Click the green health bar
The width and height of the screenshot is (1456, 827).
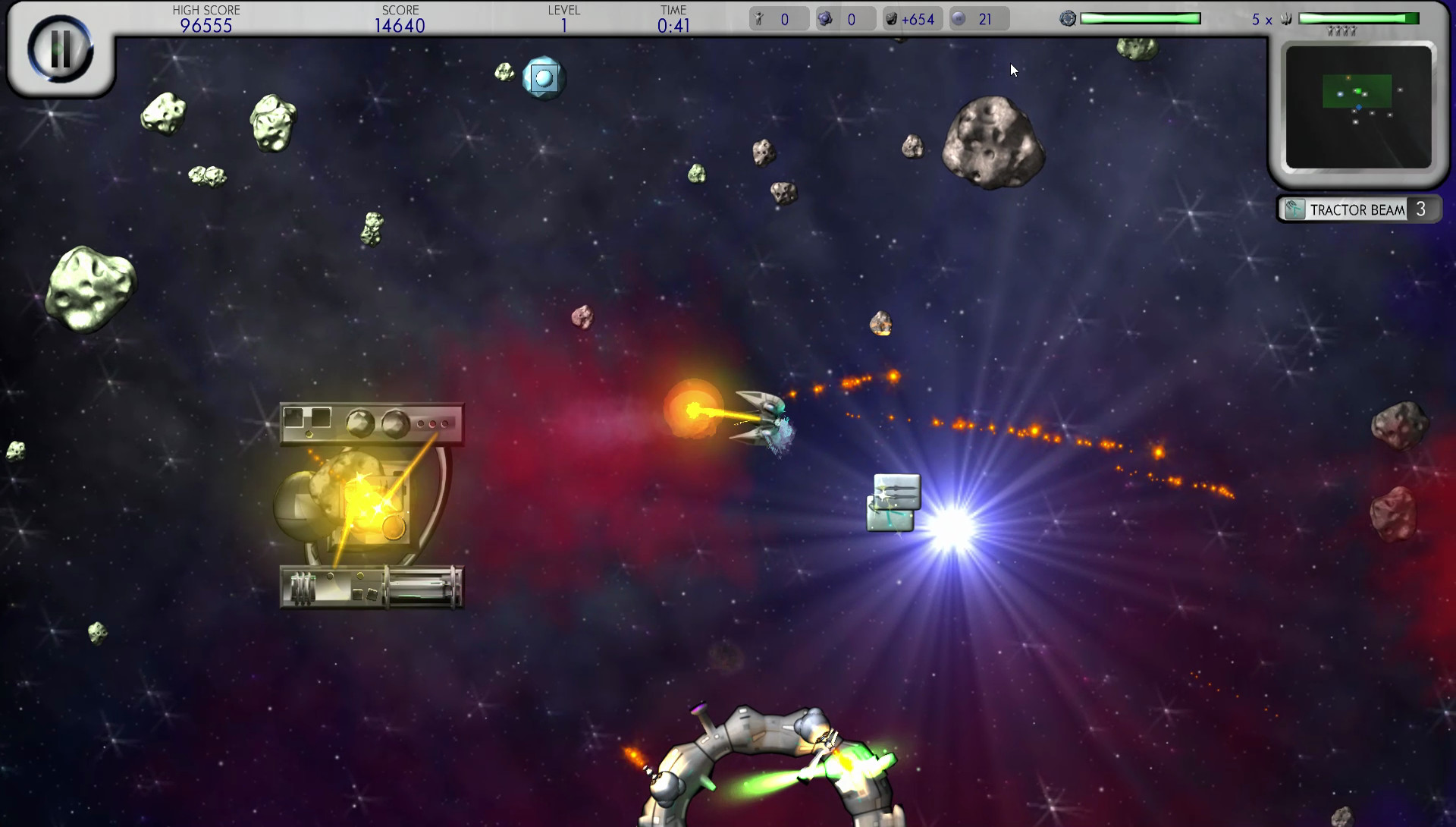[x=1141, y=17]
